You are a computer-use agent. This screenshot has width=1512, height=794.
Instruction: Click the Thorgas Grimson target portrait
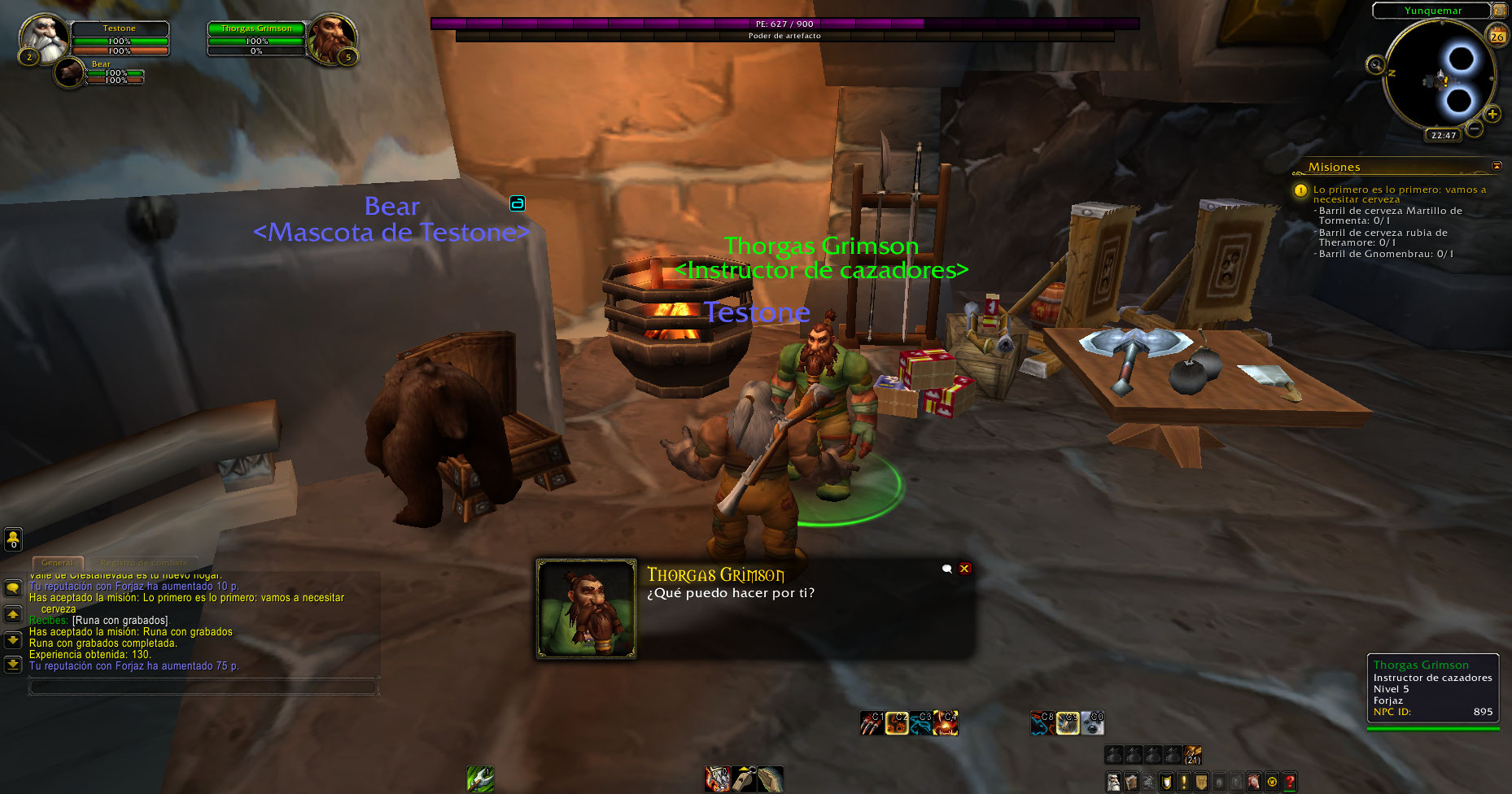(331, 38)
